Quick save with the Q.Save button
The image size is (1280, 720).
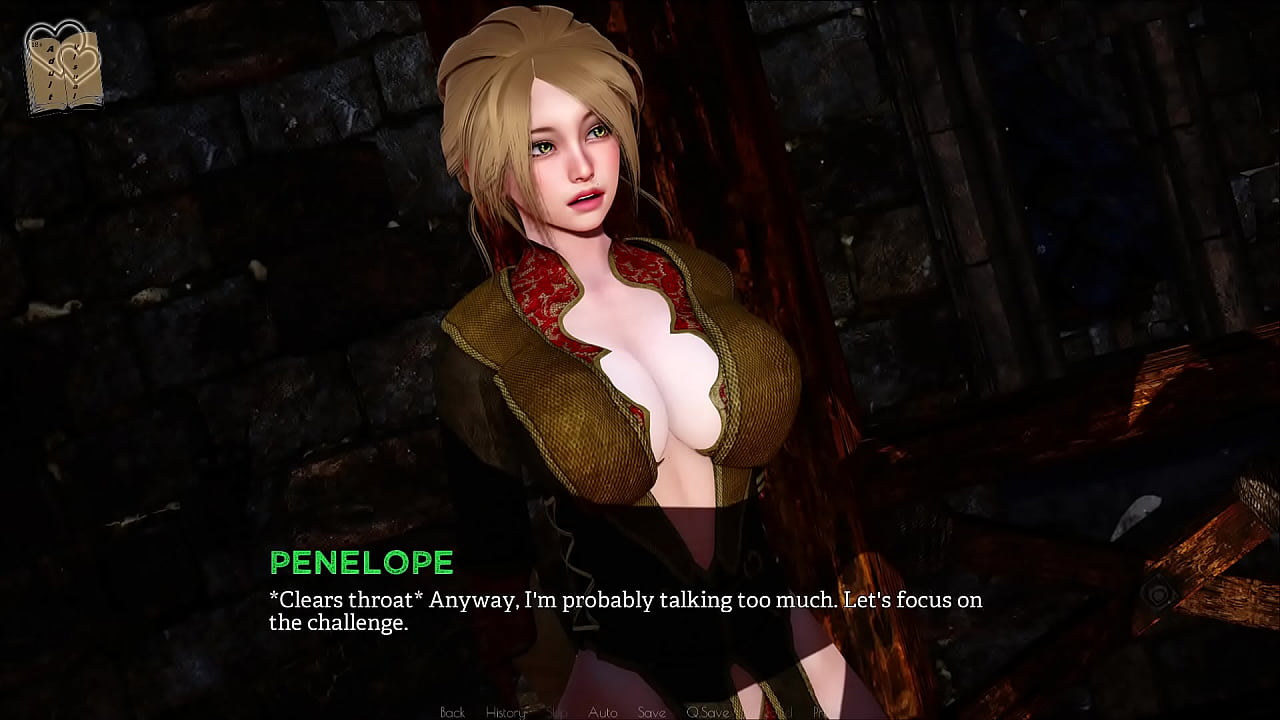pos(707,712)
